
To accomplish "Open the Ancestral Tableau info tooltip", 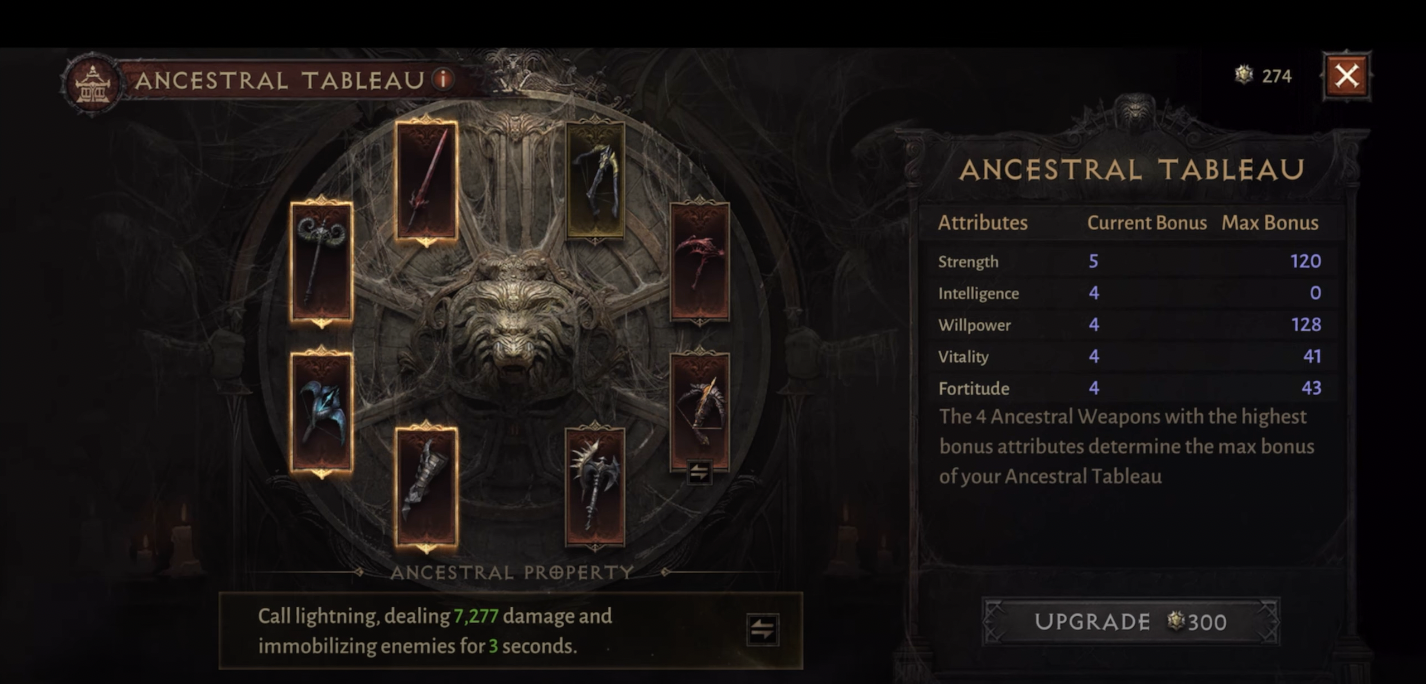I will coord(442,79).
